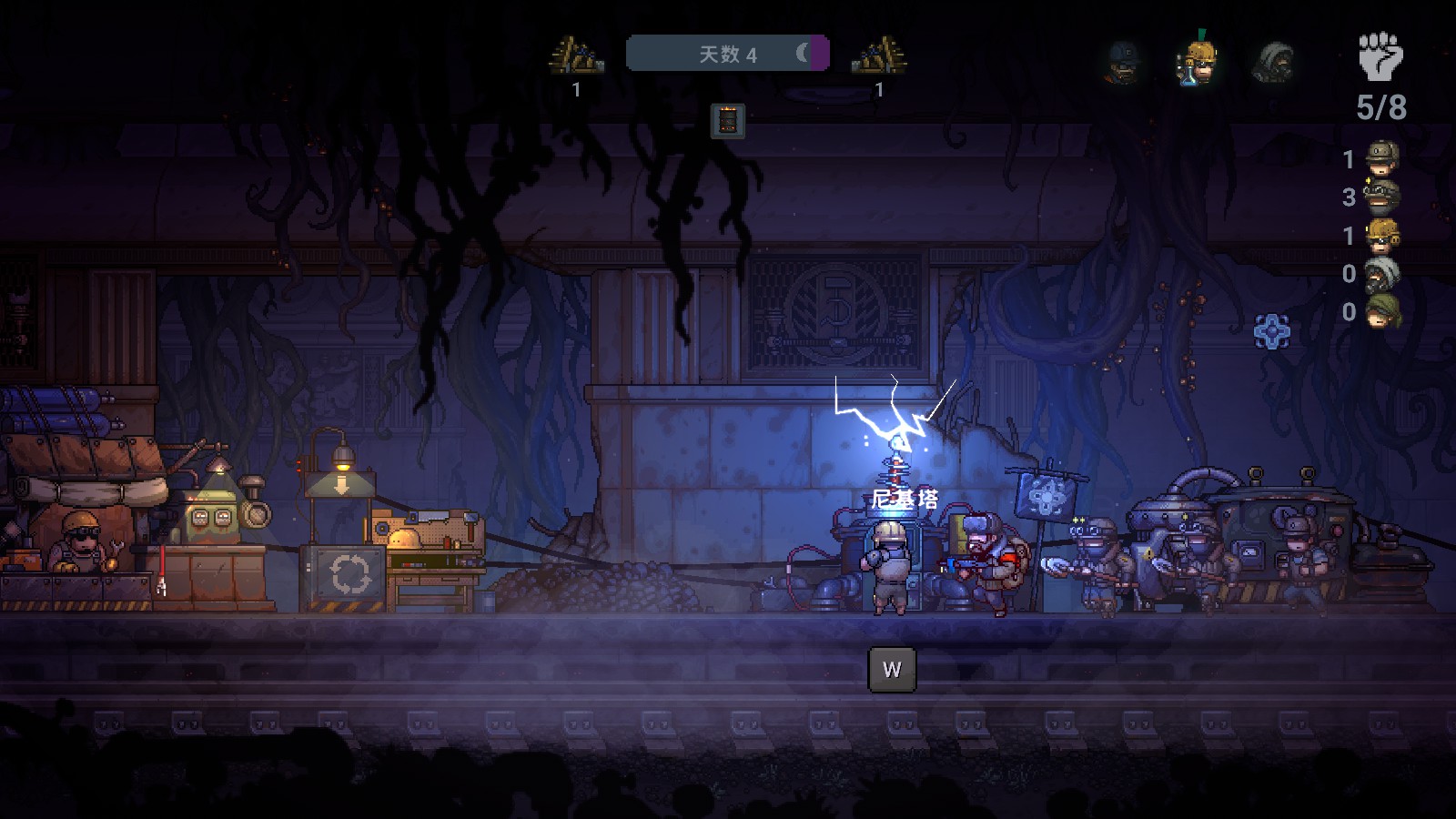
Task: Pick the gas mask unit icon in list
Action: tap(1382, 273)
